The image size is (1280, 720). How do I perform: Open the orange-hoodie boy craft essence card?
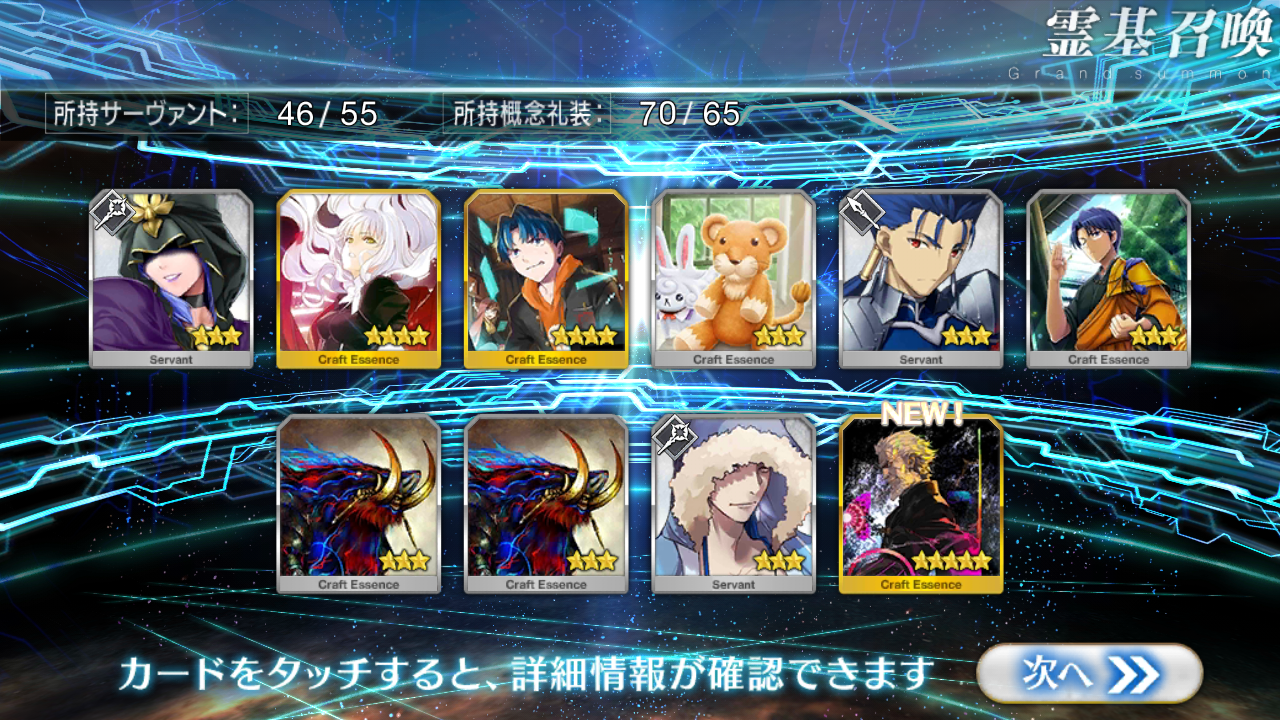click(x=546, y=278)
